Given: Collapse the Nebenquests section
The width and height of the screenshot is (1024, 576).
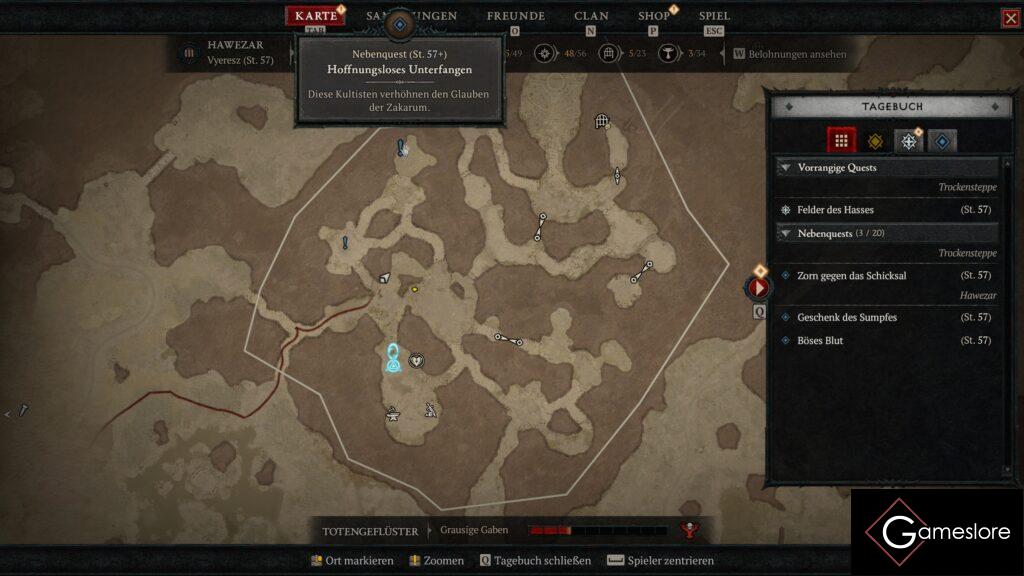Looking at the screenshot, I should [785, 233].
